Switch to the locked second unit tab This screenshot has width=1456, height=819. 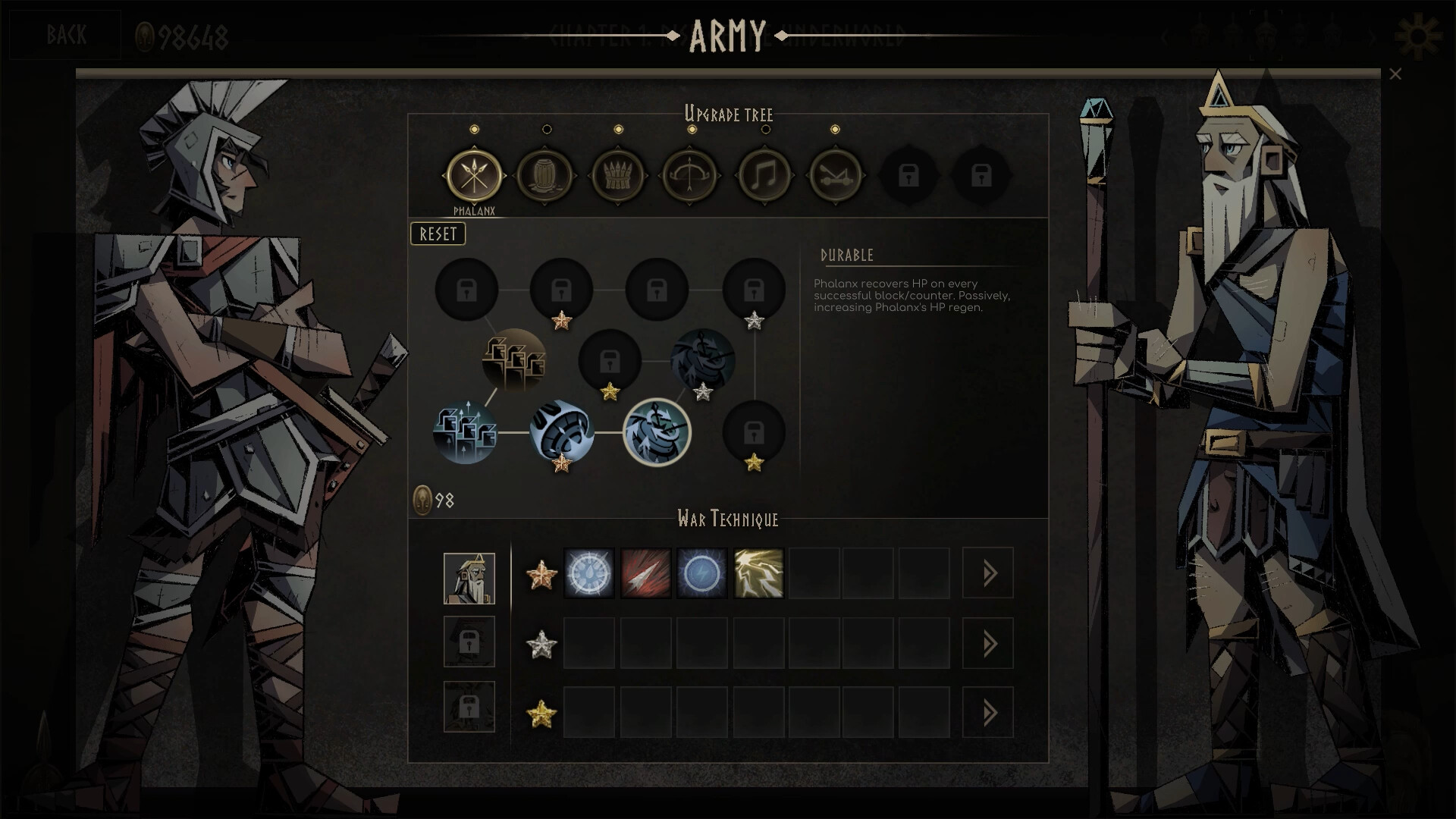point(469,641)
